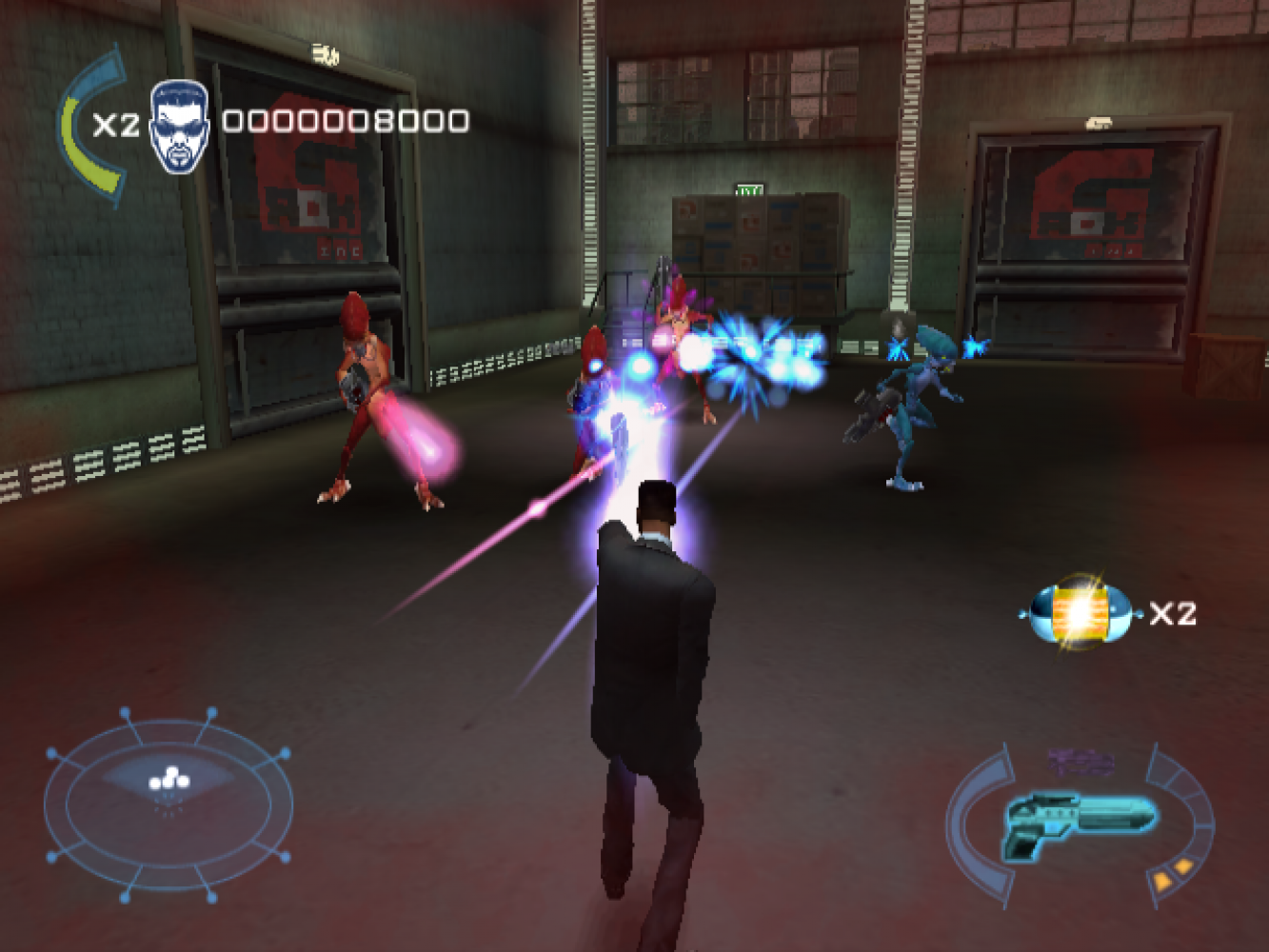Image resolution: width=1269 pixels, height=952 pixels.
Task: Select the blue pistol weapon icon
Action: tap(1079, 821)
